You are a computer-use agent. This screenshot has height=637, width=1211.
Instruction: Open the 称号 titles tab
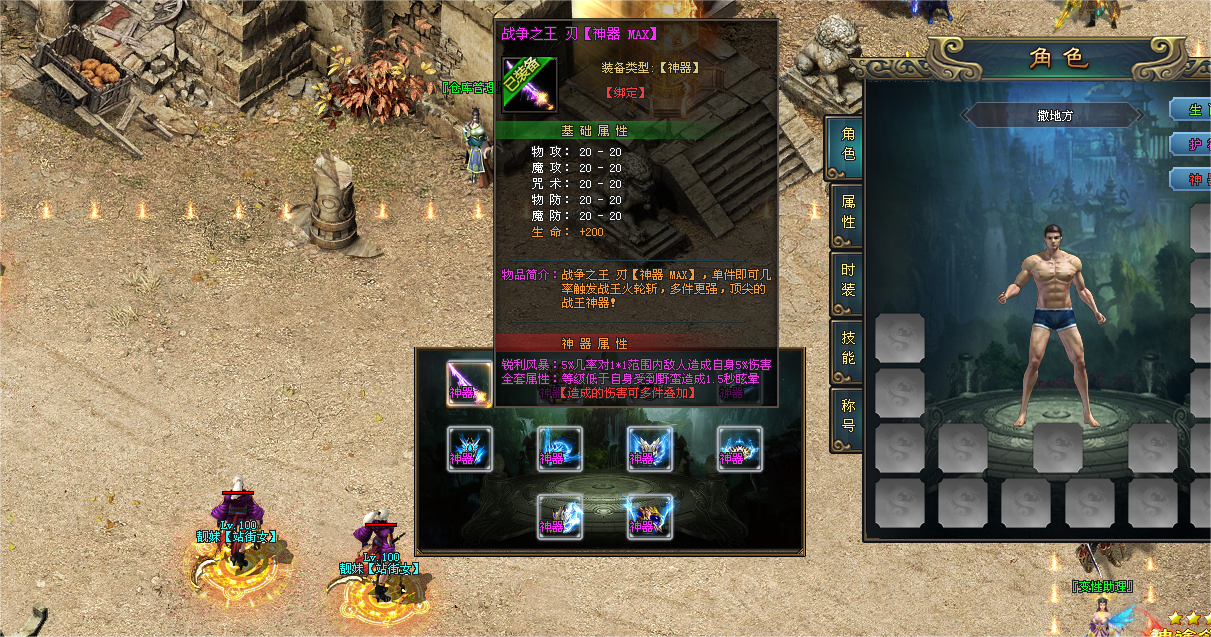click(x=846, y=415)
